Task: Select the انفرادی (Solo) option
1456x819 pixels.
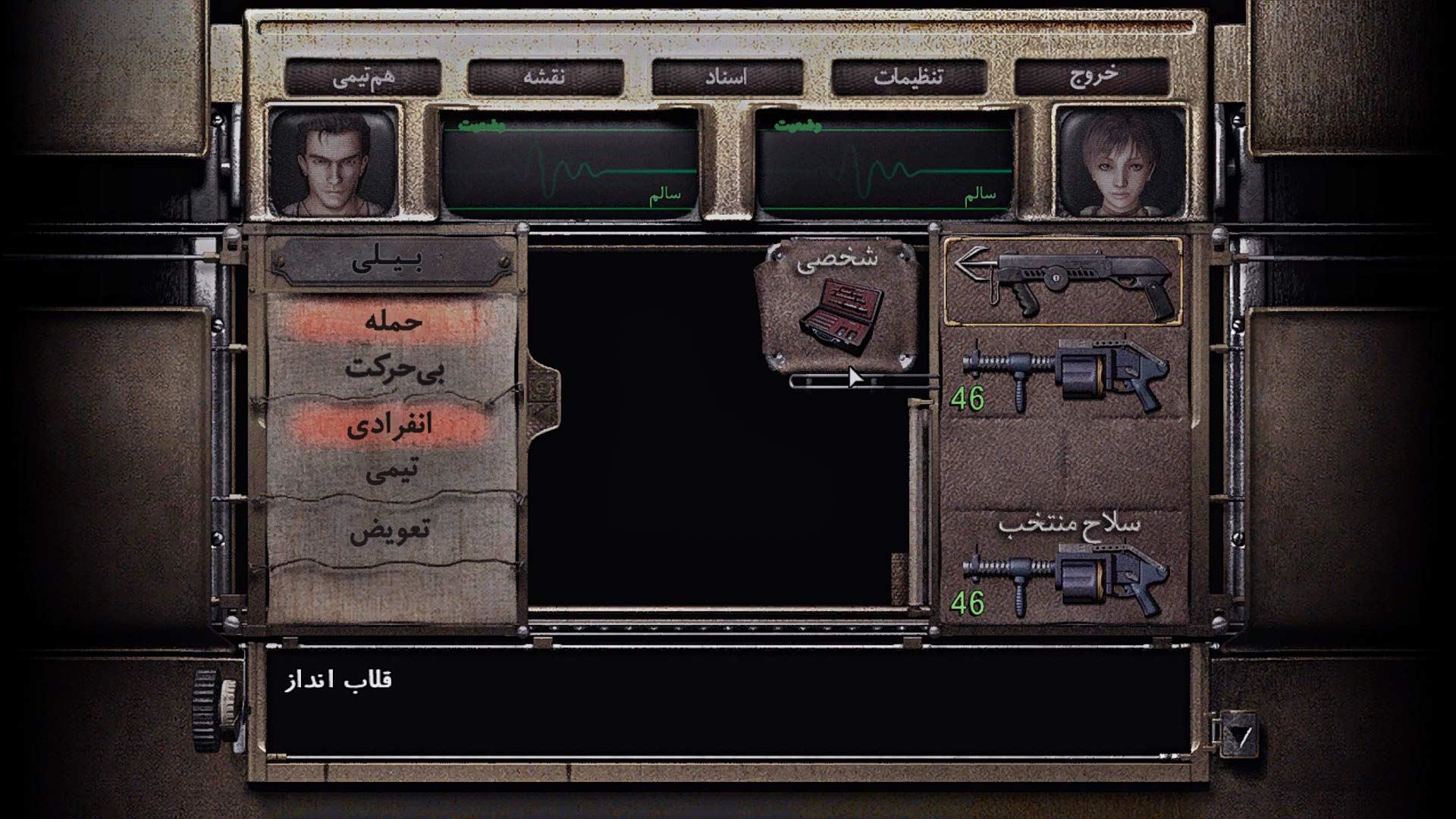Action: tap(390, 425)
